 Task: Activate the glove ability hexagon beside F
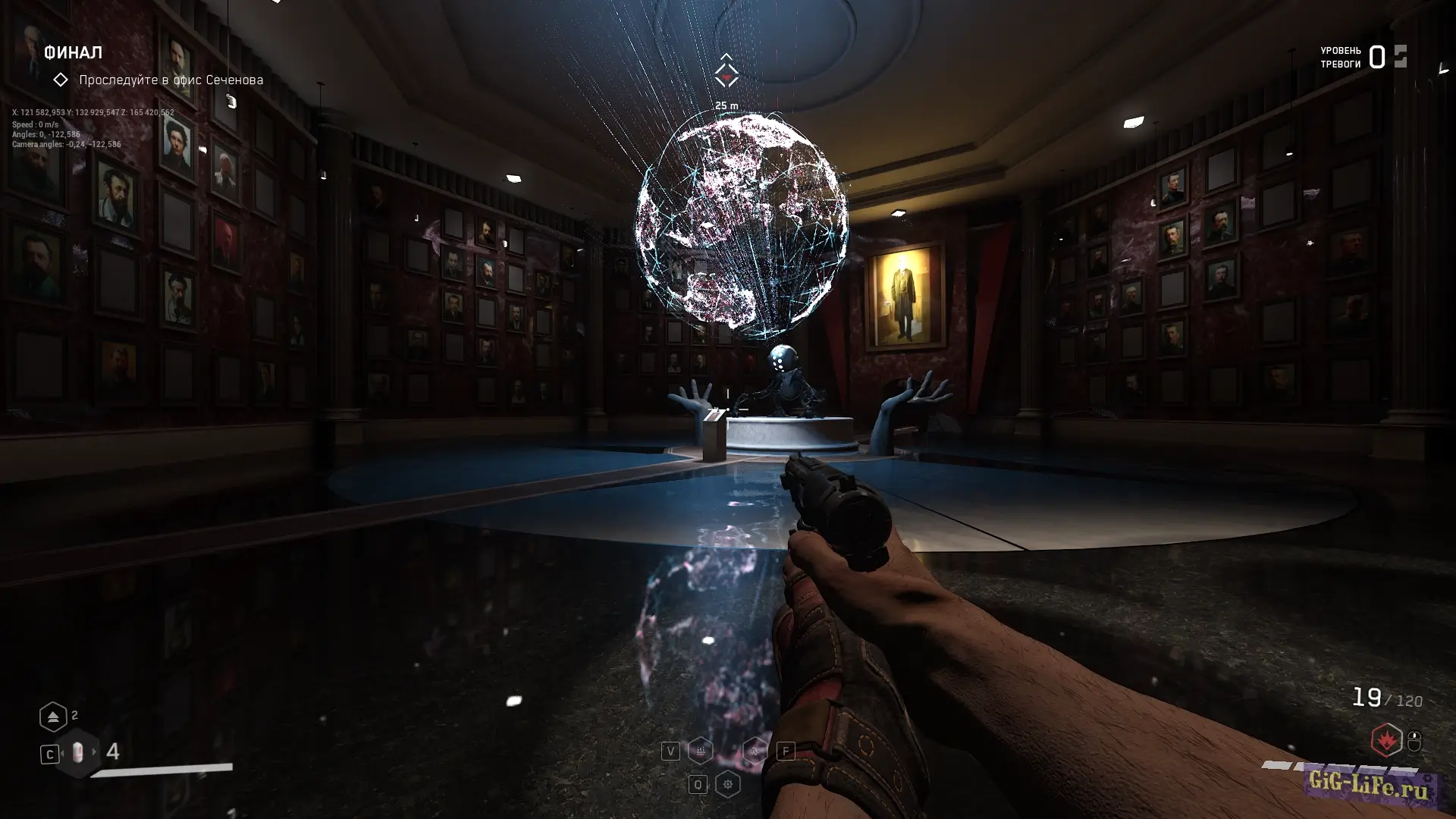point(755,751)
